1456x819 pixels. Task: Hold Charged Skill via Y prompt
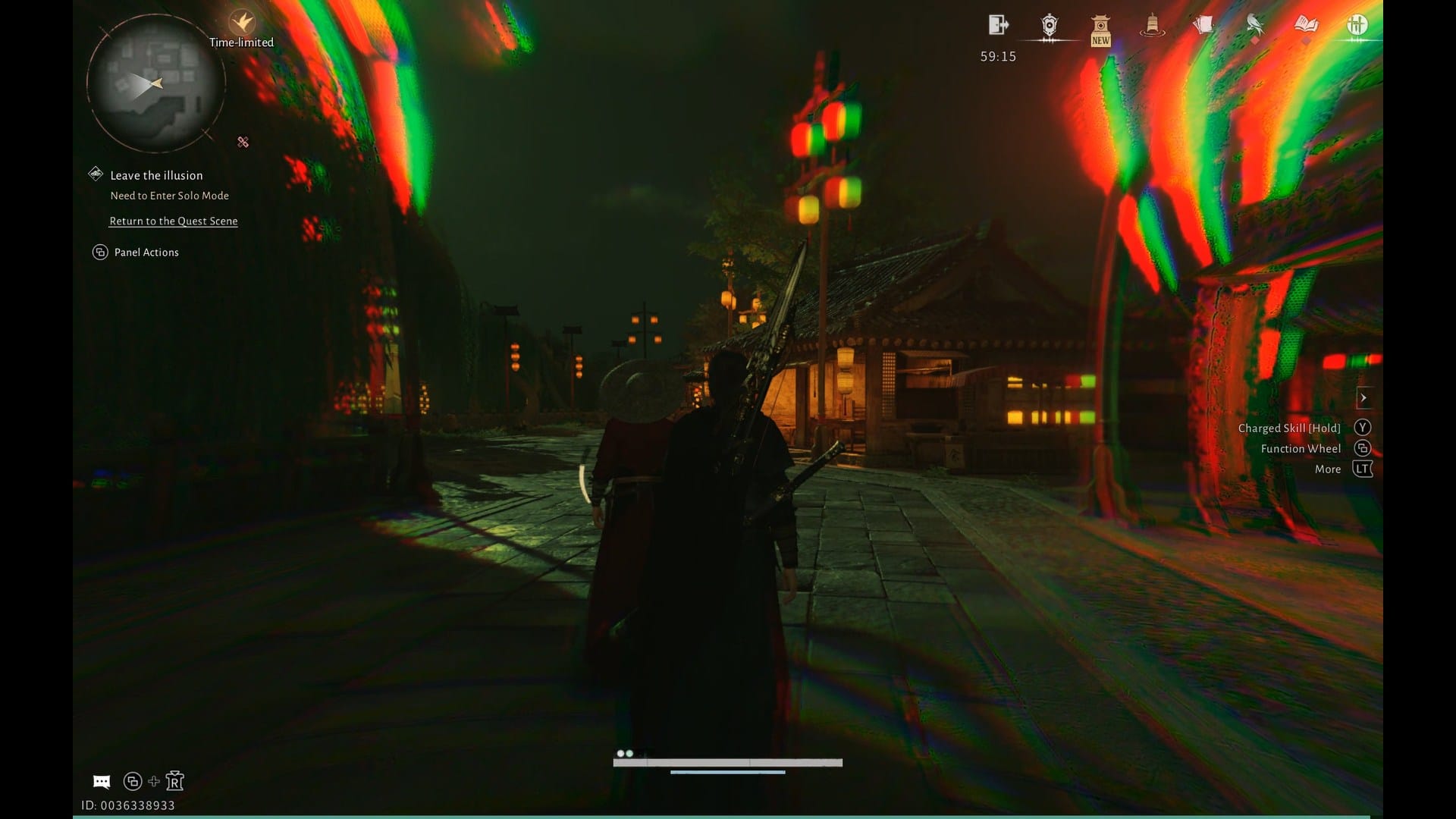click(1363, 427)
